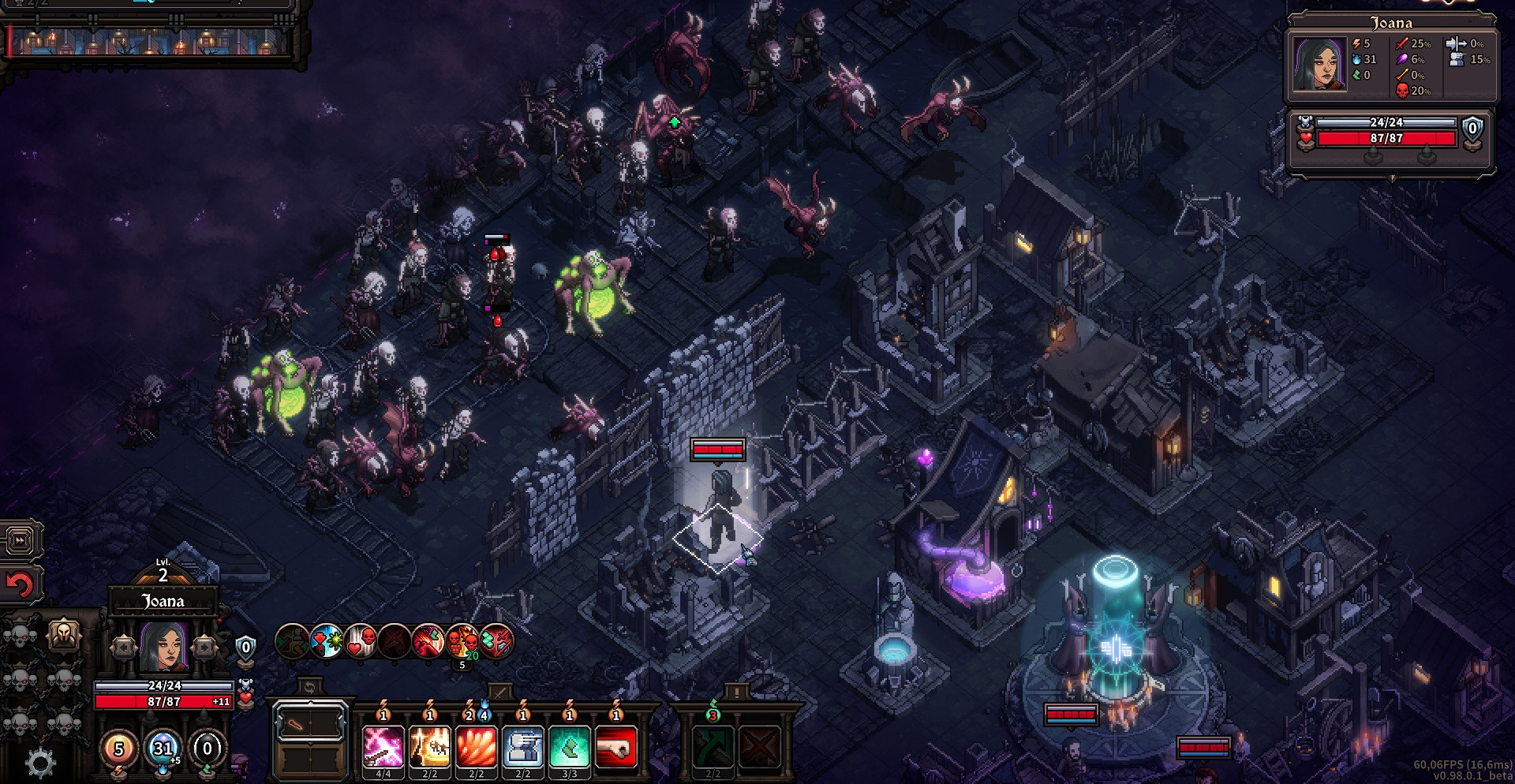1515x784 pixels.
Task: Select the red punch fist skill
Action: coord(616,746)
